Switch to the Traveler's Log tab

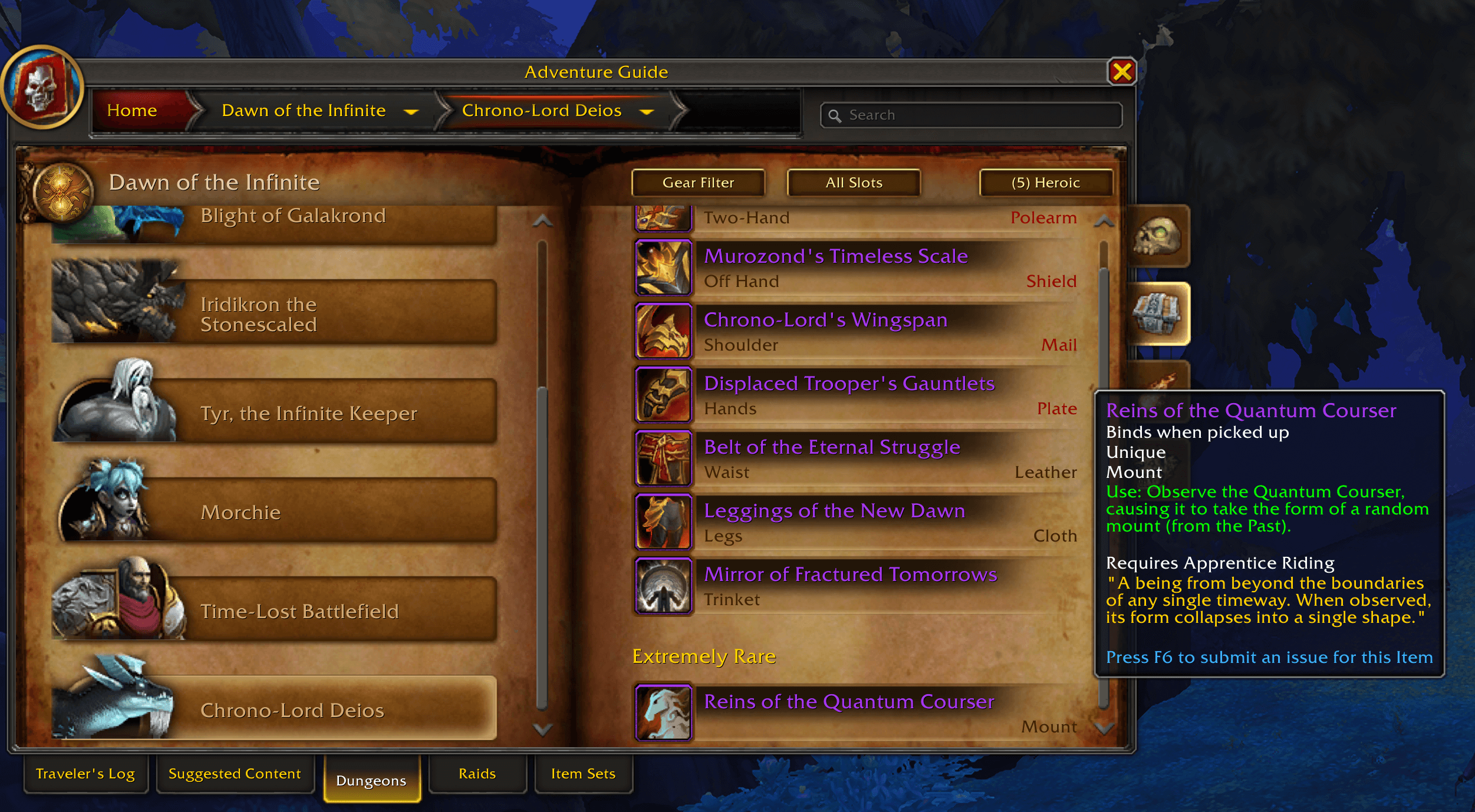tap(85, 774)
